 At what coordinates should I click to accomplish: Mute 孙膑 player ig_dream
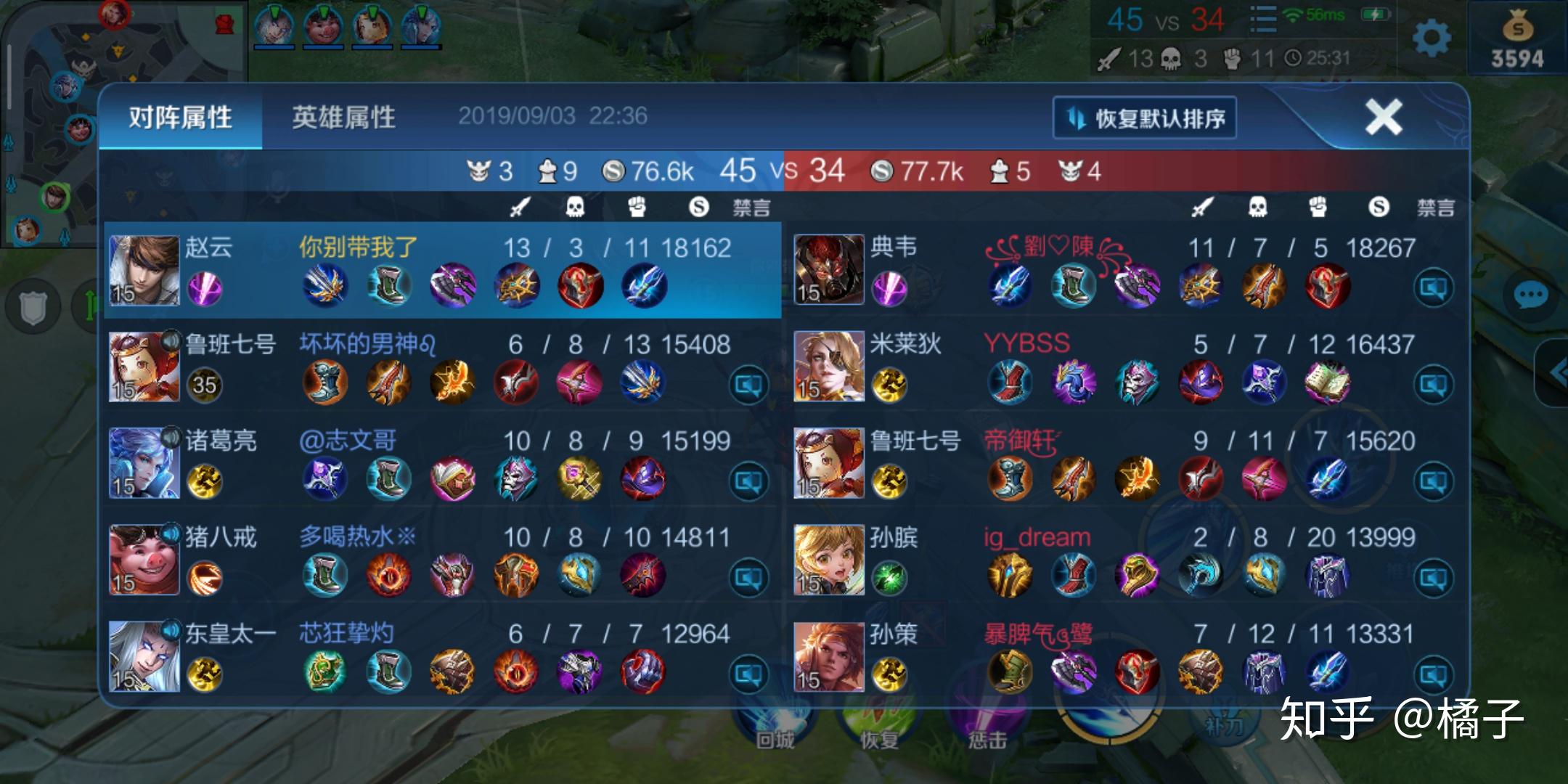(x=1433, y=577)
